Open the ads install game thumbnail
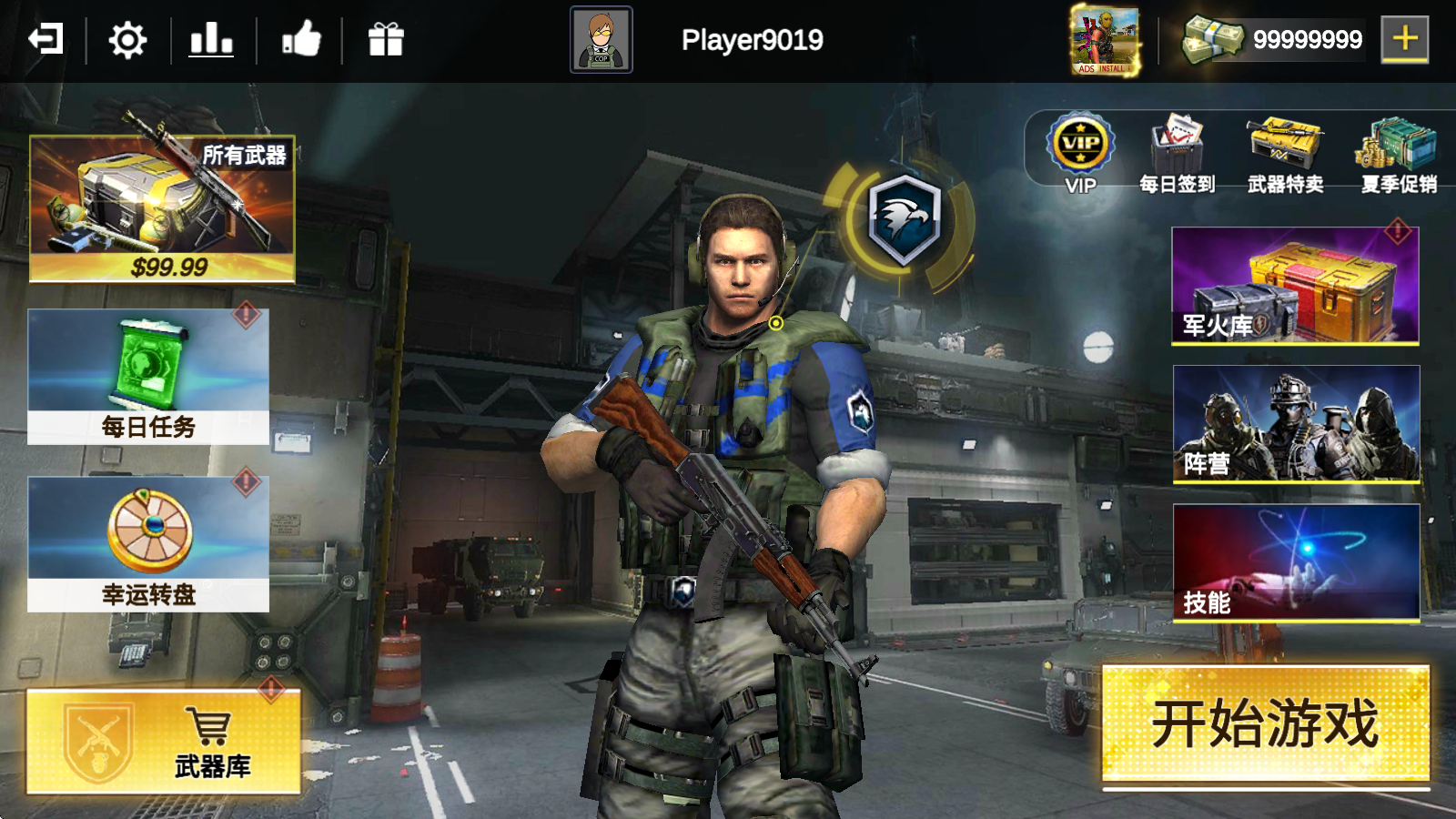Screen dimensions: 1456x819 (1105, 40)
